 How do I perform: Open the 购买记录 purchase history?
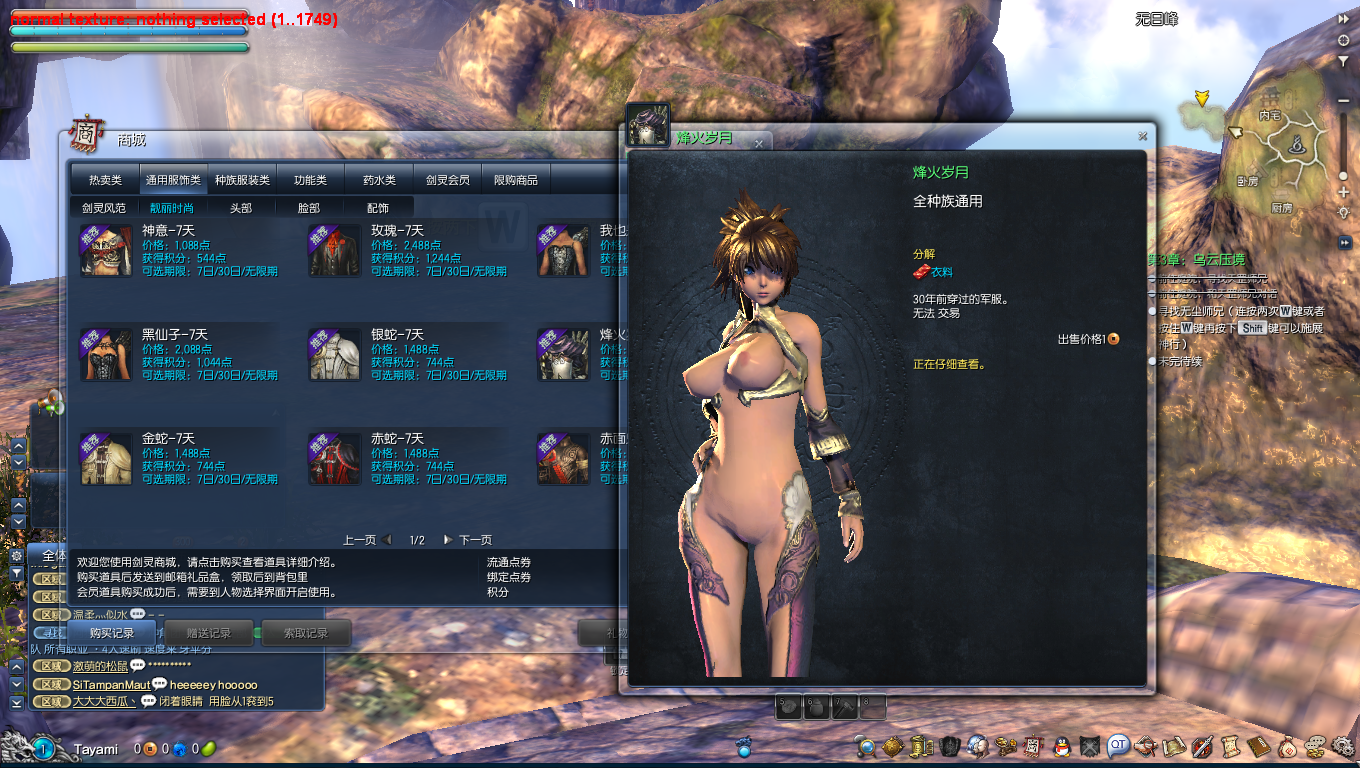112,633
